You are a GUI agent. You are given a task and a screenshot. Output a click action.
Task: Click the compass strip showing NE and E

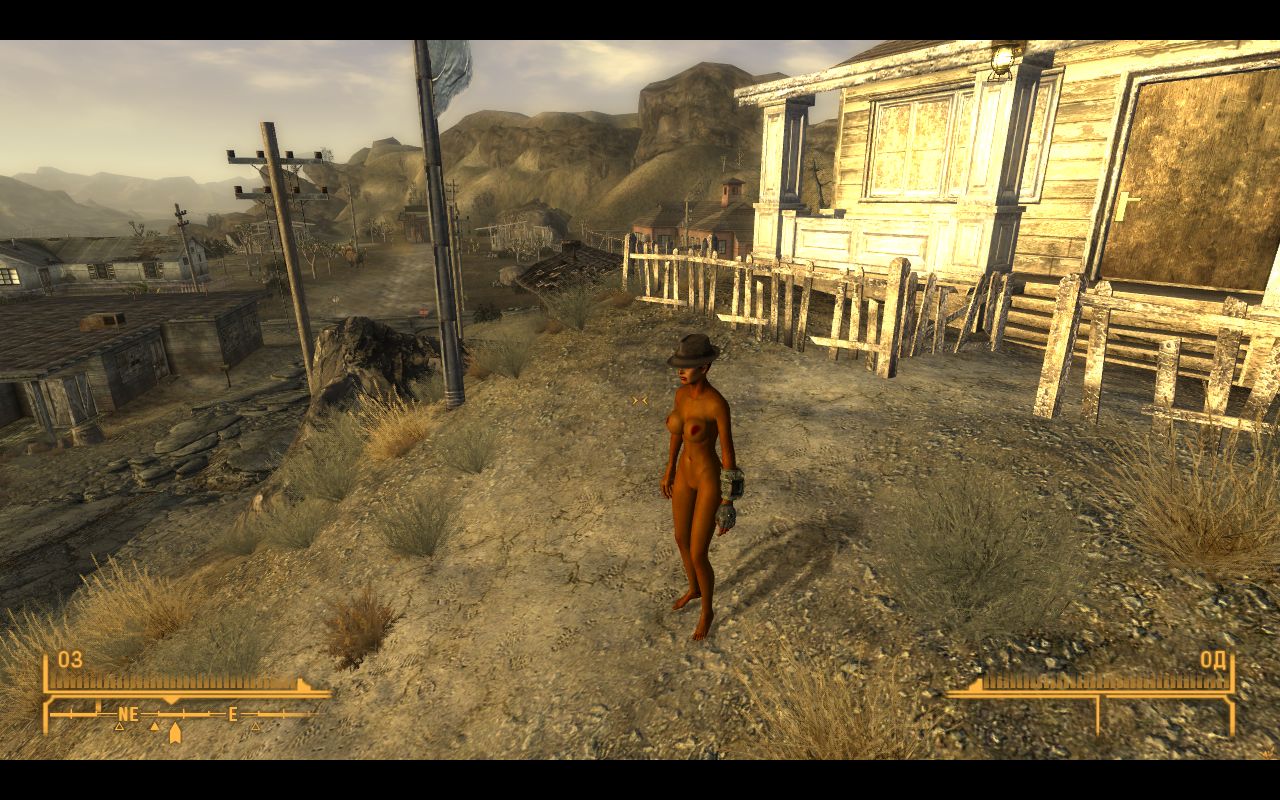pyautogui.click(x=182, y=714)
